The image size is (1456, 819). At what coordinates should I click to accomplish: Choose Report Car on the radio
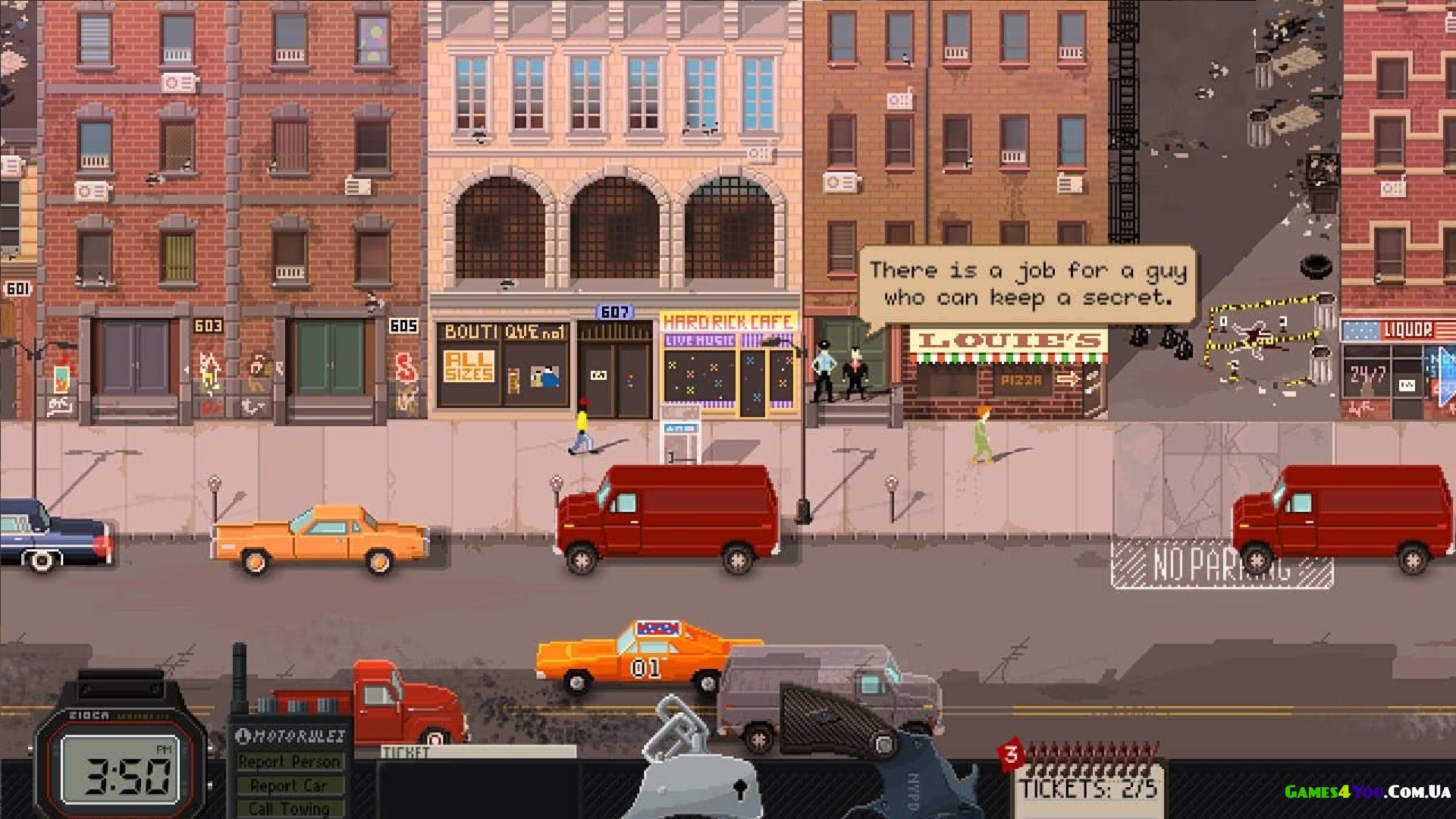[x=289, y=786]
